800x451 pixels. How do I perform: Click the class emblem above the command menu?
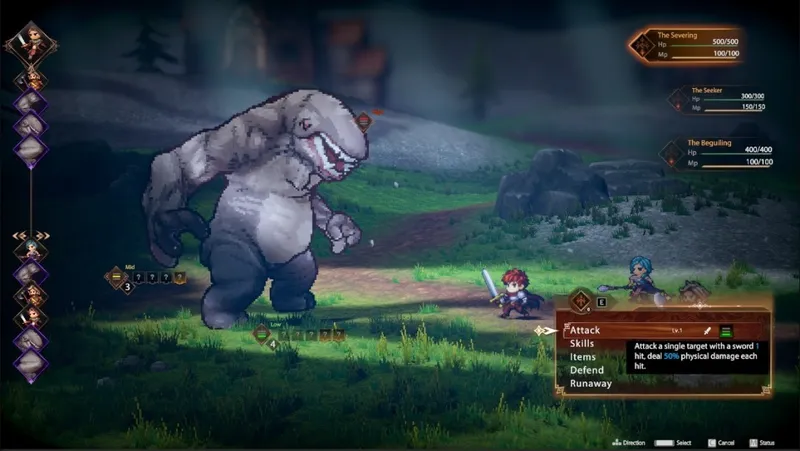579,299
